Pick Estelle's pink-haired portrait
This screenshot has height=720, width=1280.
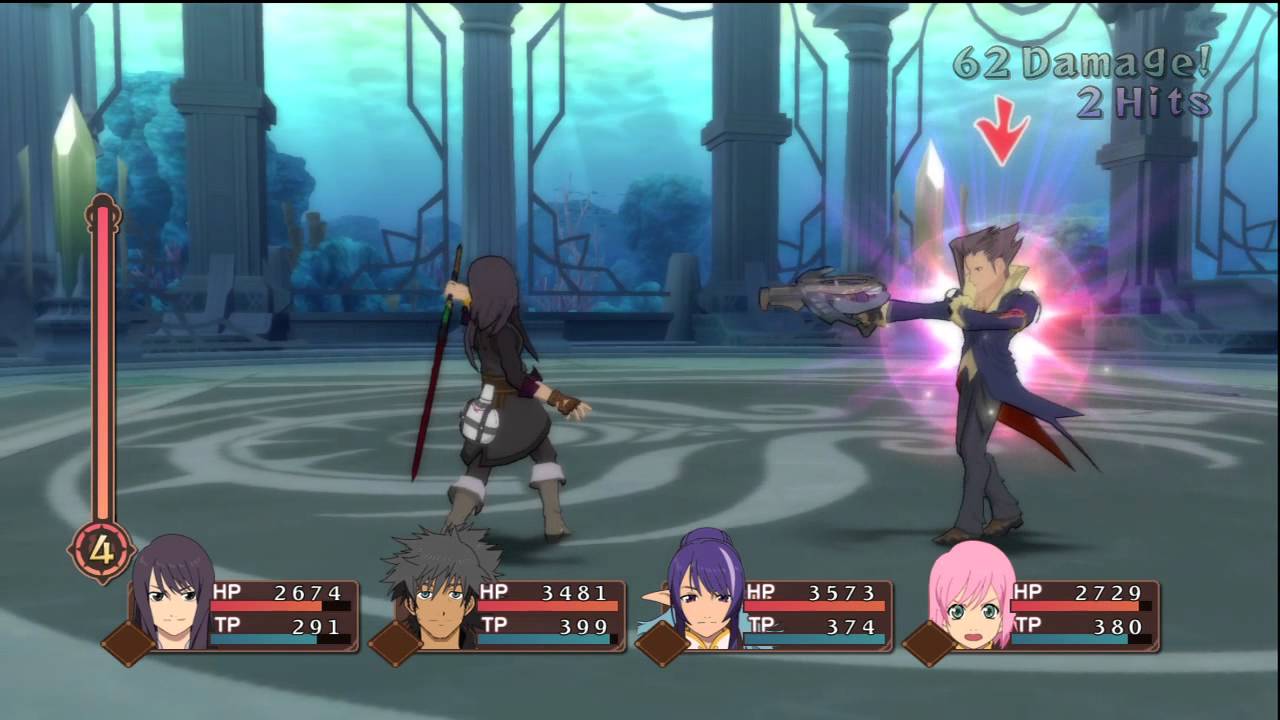tap(971, 597)
